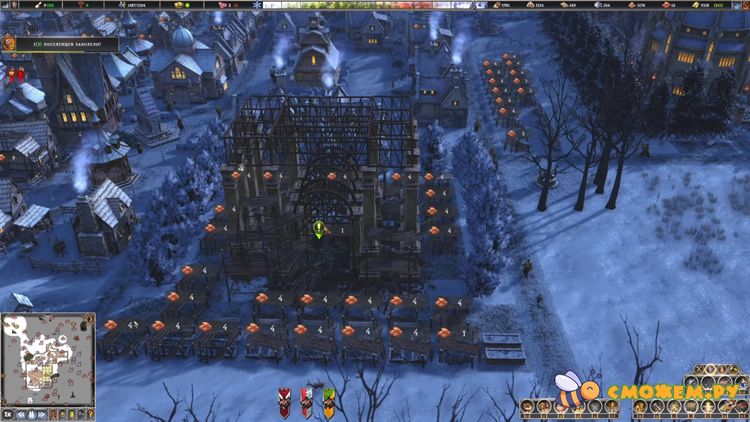Speed up the game with fast-forward

(x=43, y=413)
